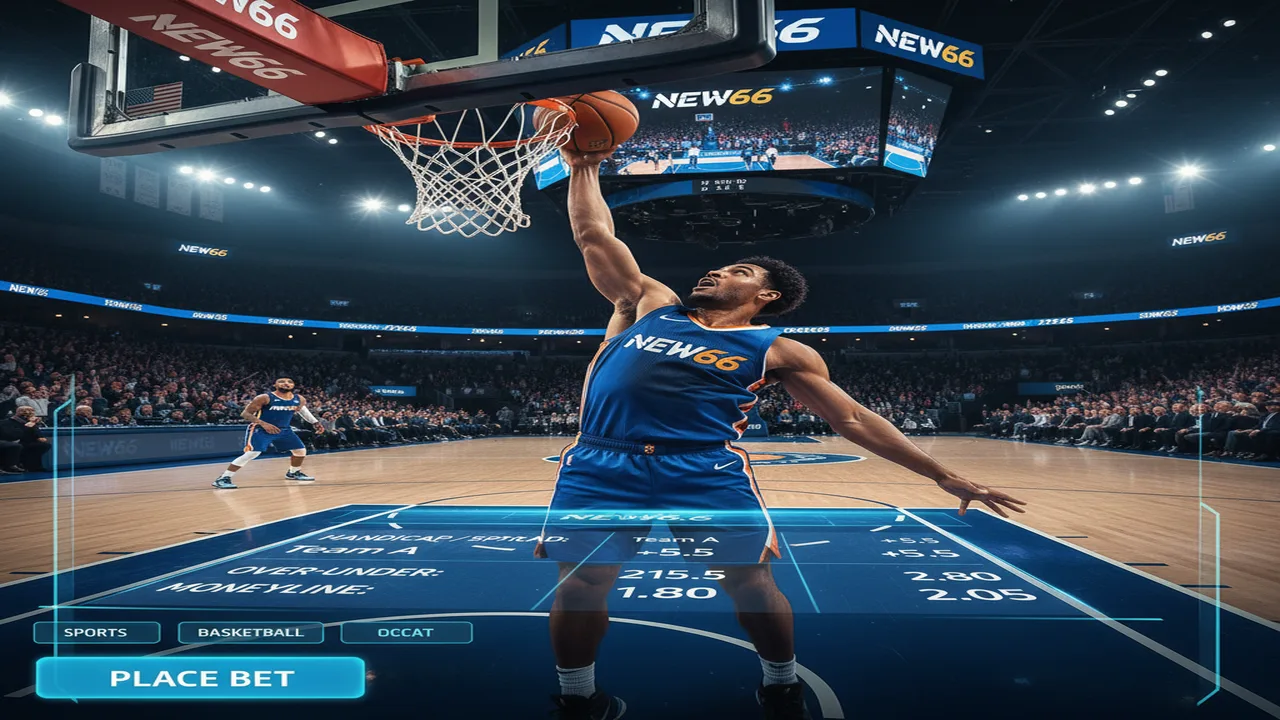The height and width of the screenshot is (720, 1280).
Task: Select the BASKETBALL category tab
Action: 250,632
